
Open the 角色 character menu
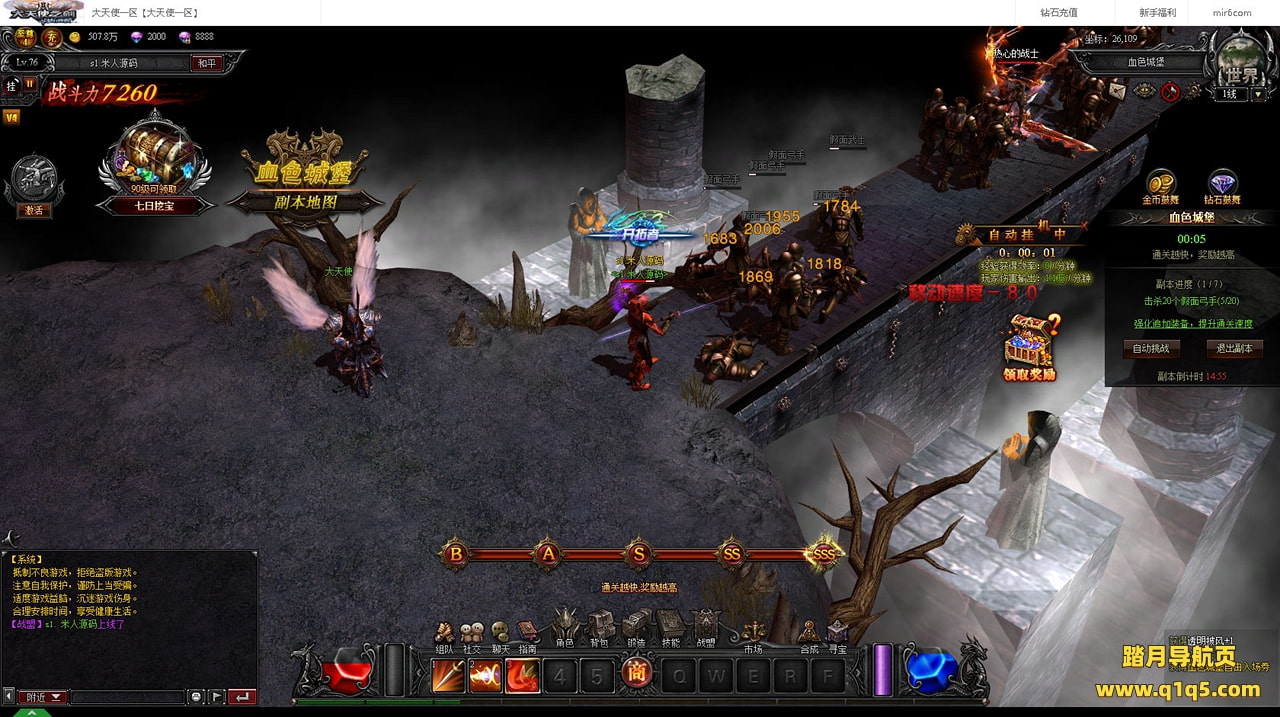tap(565, 628)
